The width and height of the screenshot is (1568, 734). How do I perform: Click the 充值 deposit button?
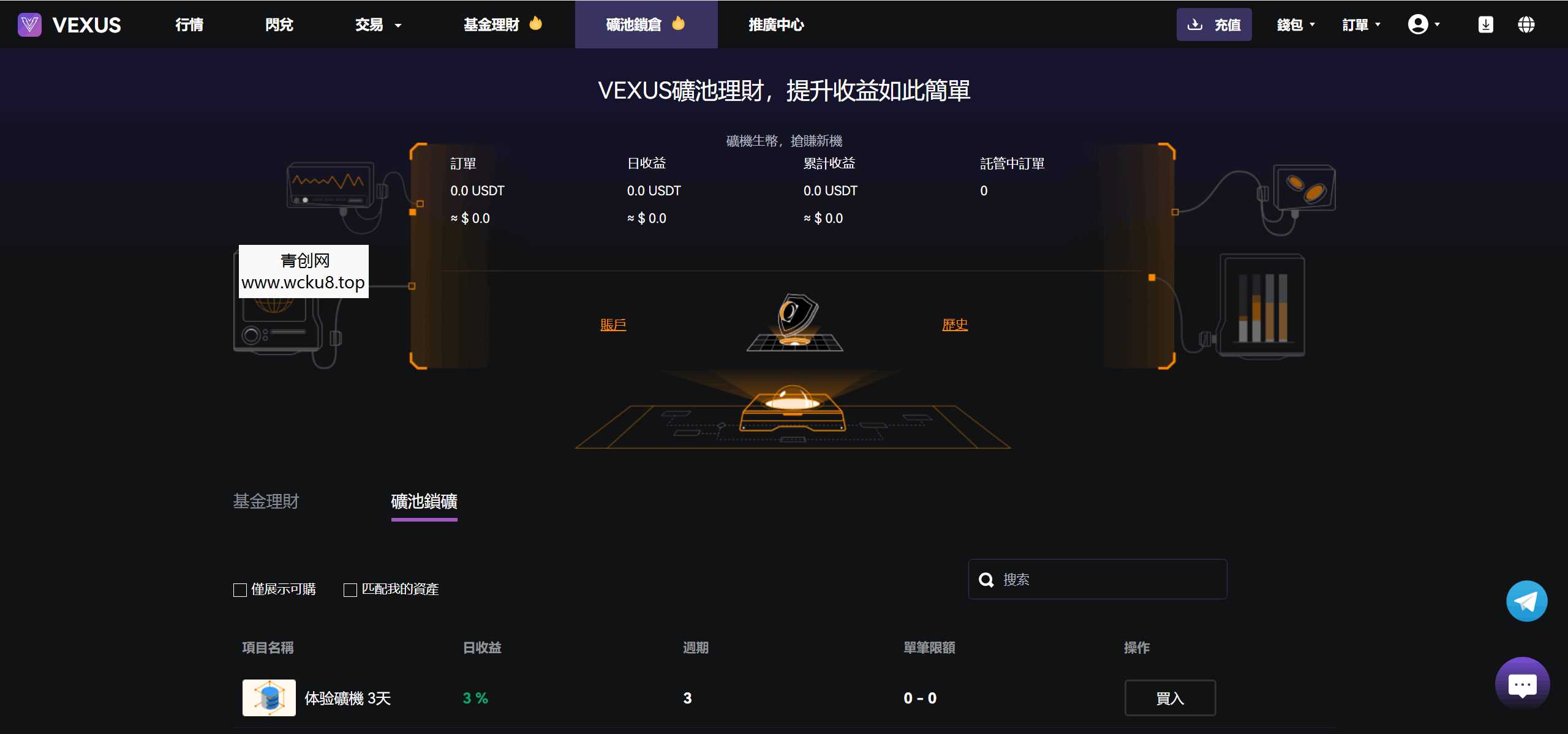pyautogui.click(x=1215, y=24)
